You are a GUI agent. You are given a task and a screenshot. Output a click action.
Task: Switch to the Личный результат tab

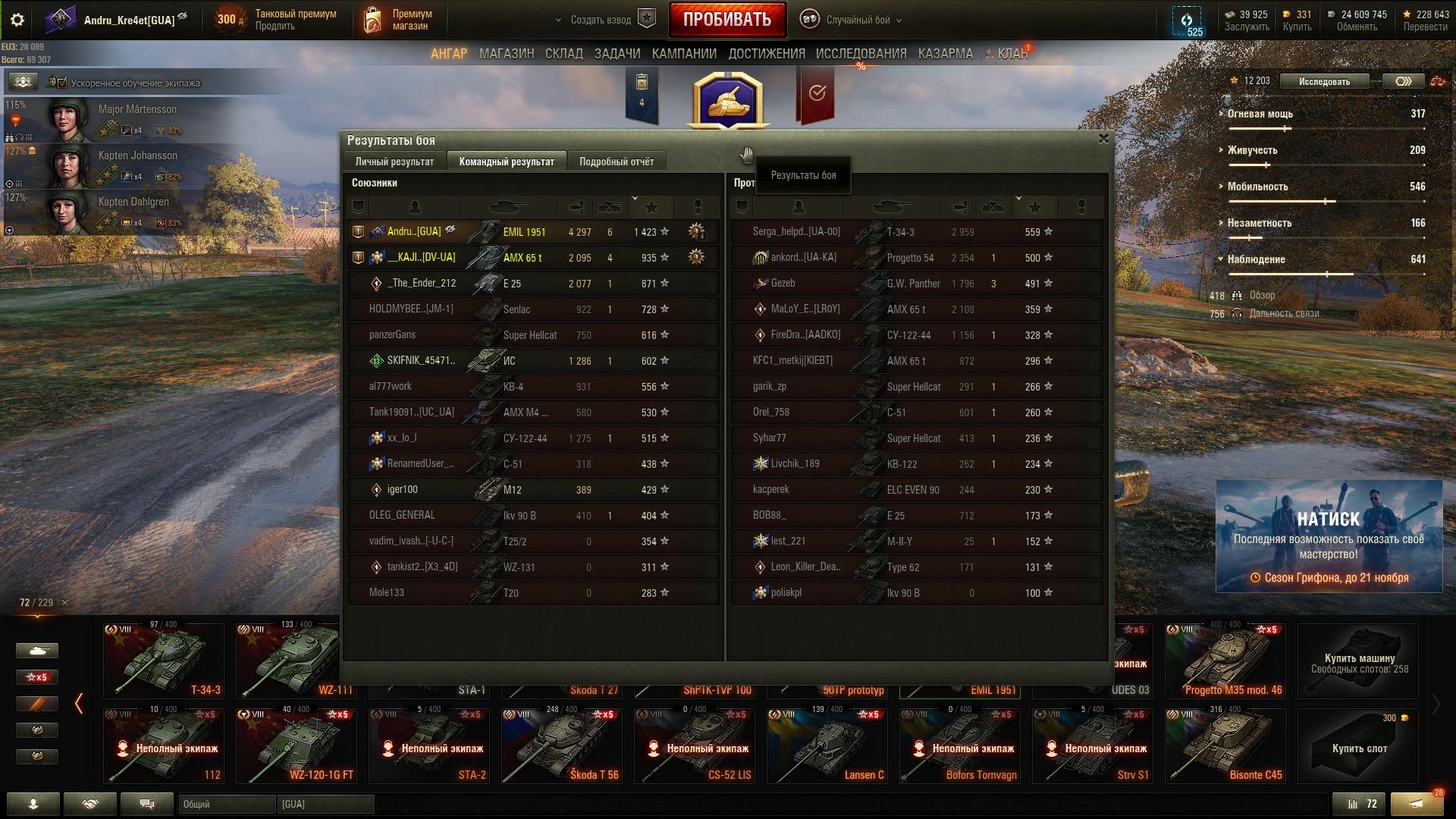pyautogui.click(x=394, y=162)
